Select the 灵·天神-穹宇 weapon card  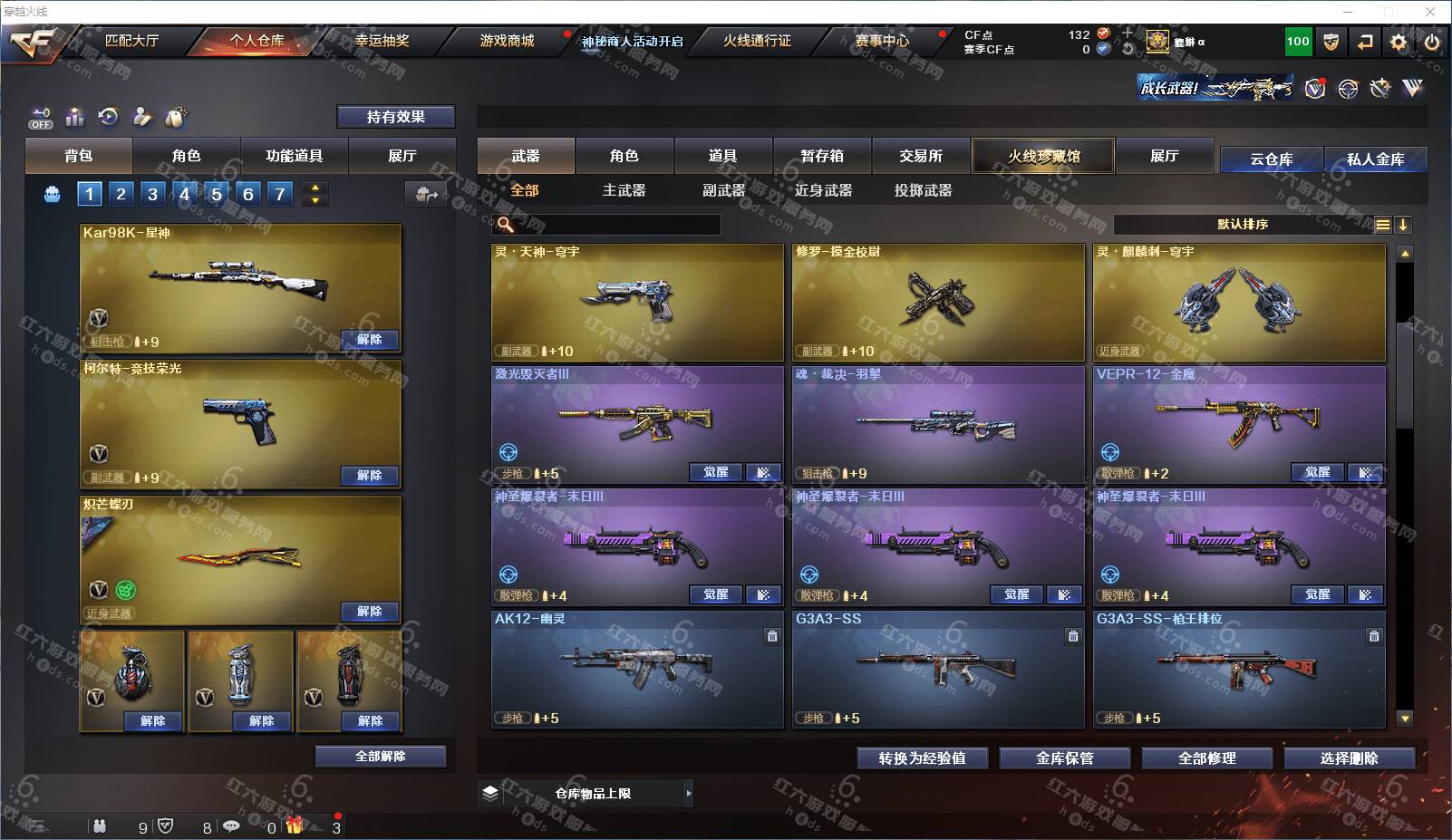(x=637, y=303)
